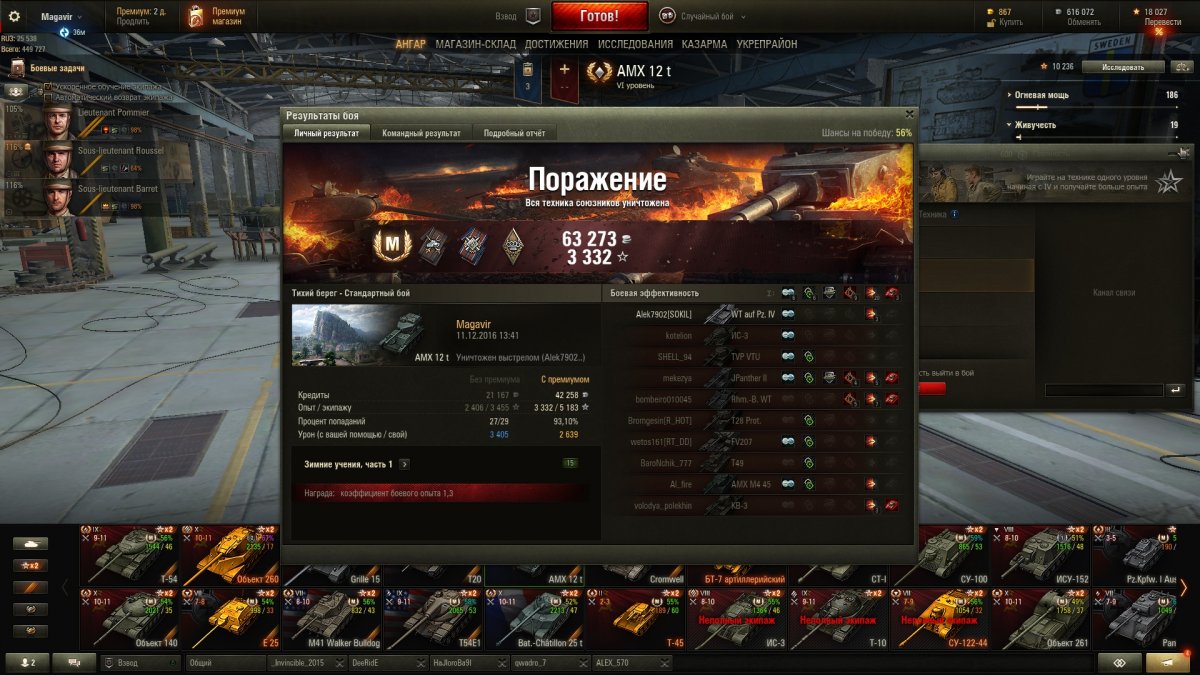Open the ИССЛЕДОВАНИЯ menu

635,44
